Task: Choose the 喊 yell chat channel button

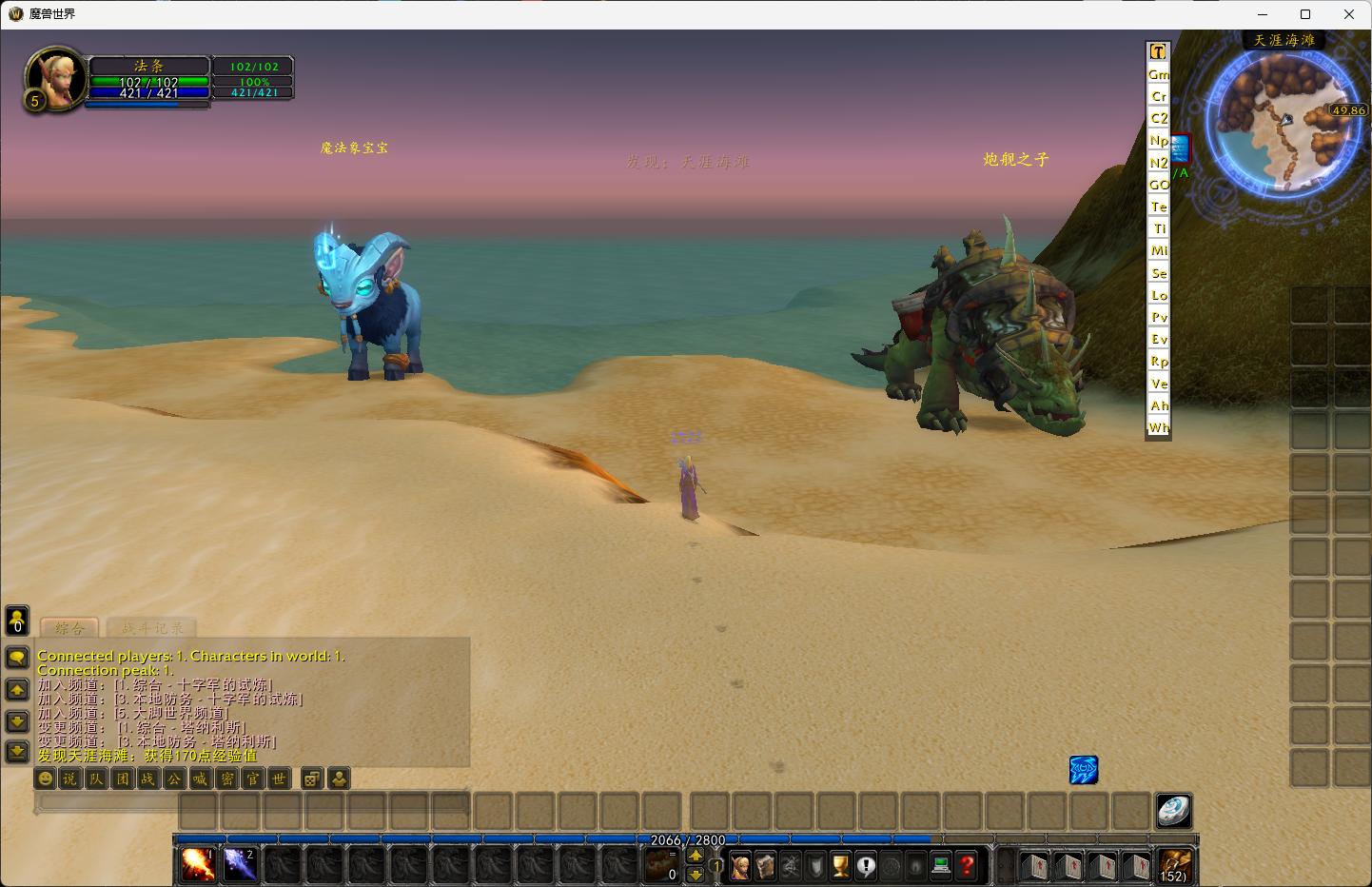Action: 200,779
